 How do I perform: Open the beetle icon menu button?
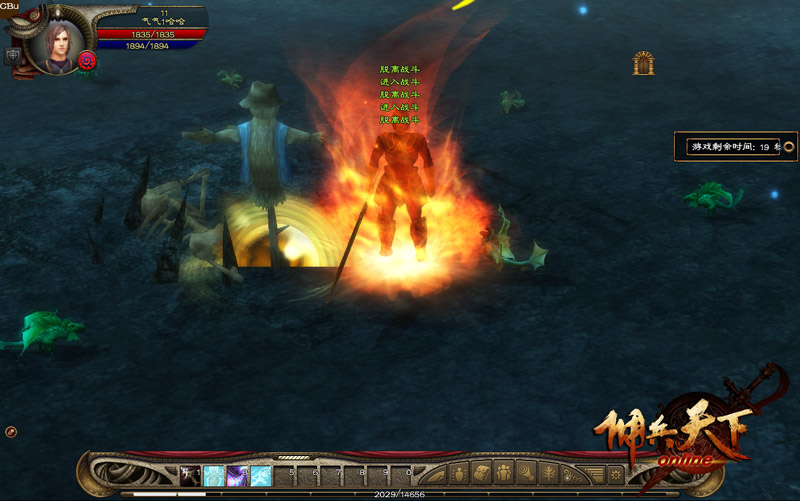(x=460, y=474)
